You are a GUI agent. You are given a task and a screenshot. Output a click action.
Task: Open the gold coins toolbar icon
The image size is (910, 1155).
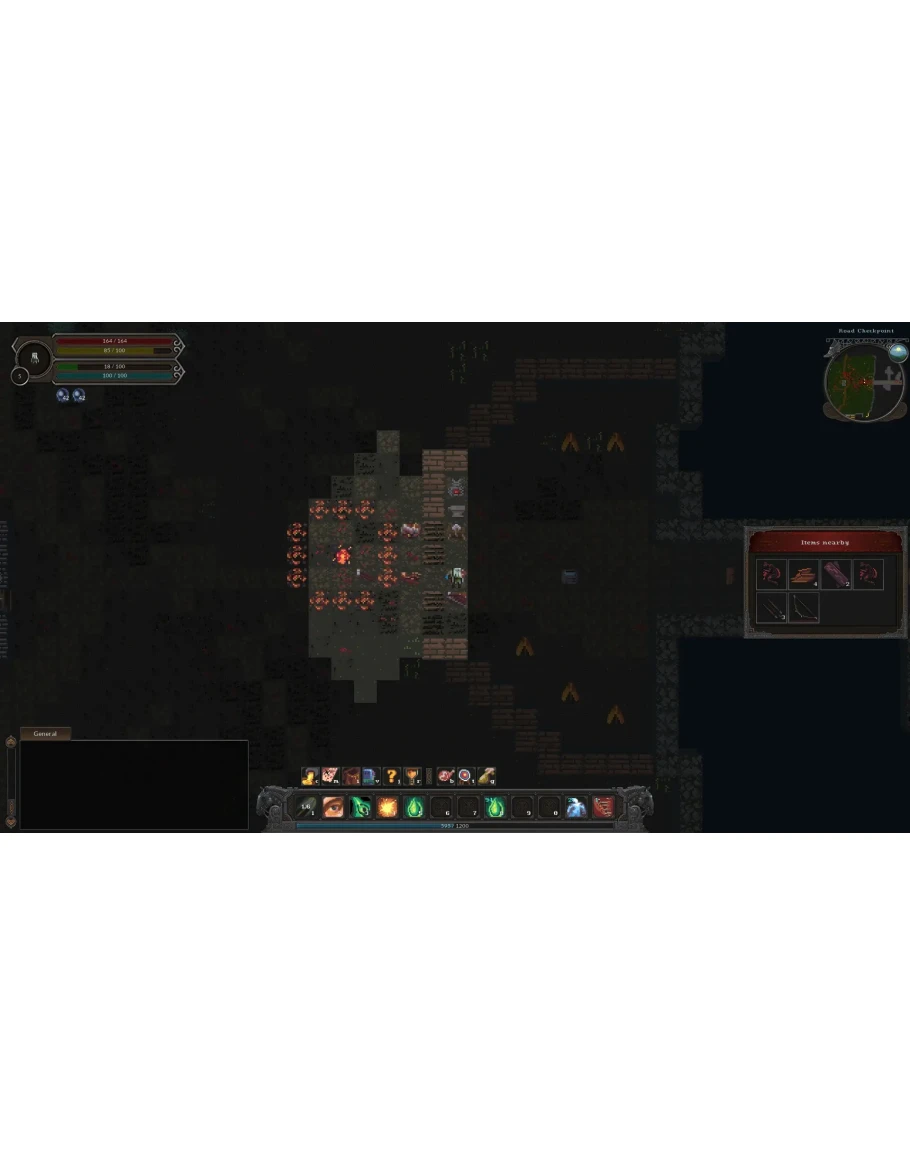point(310,776)
